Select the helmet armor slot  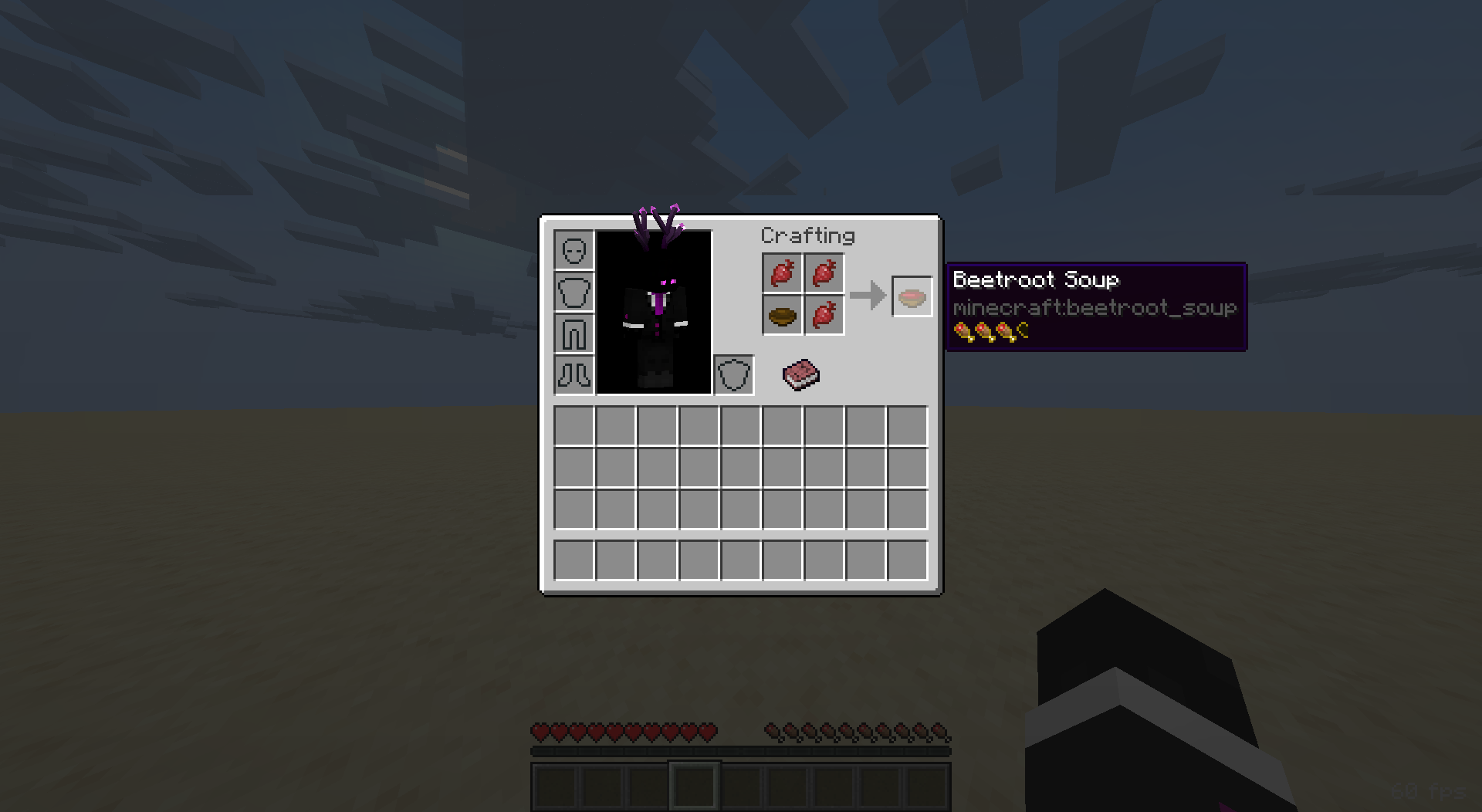(574, 251)
